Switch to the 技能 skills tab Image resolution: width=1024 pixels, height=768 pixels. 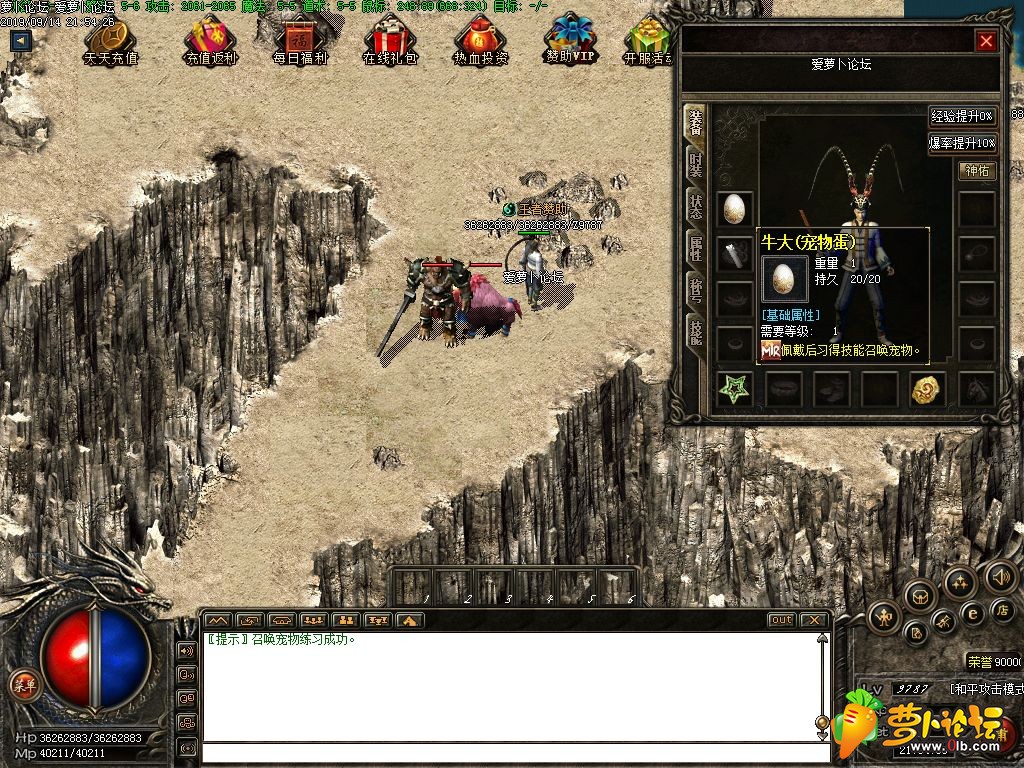pos(694,331)
